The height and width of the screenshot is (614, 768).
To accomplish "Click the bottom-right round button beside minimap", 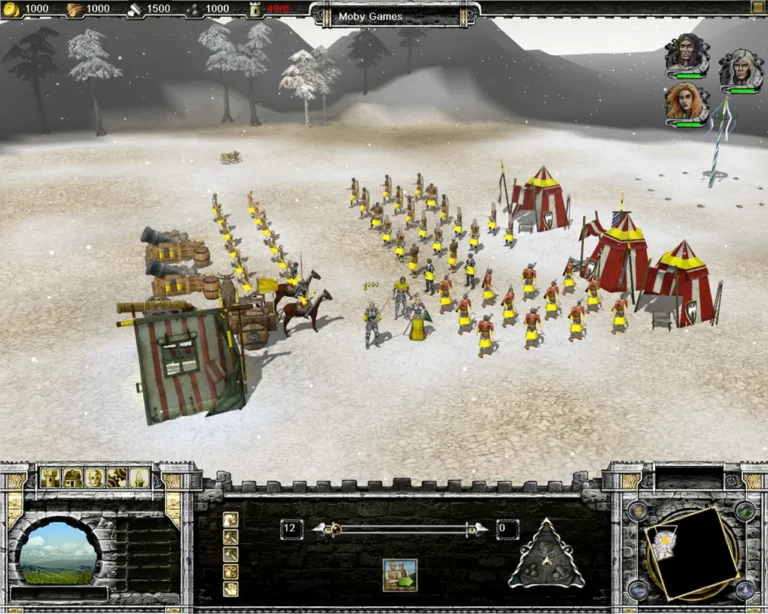I will (743, 588).
